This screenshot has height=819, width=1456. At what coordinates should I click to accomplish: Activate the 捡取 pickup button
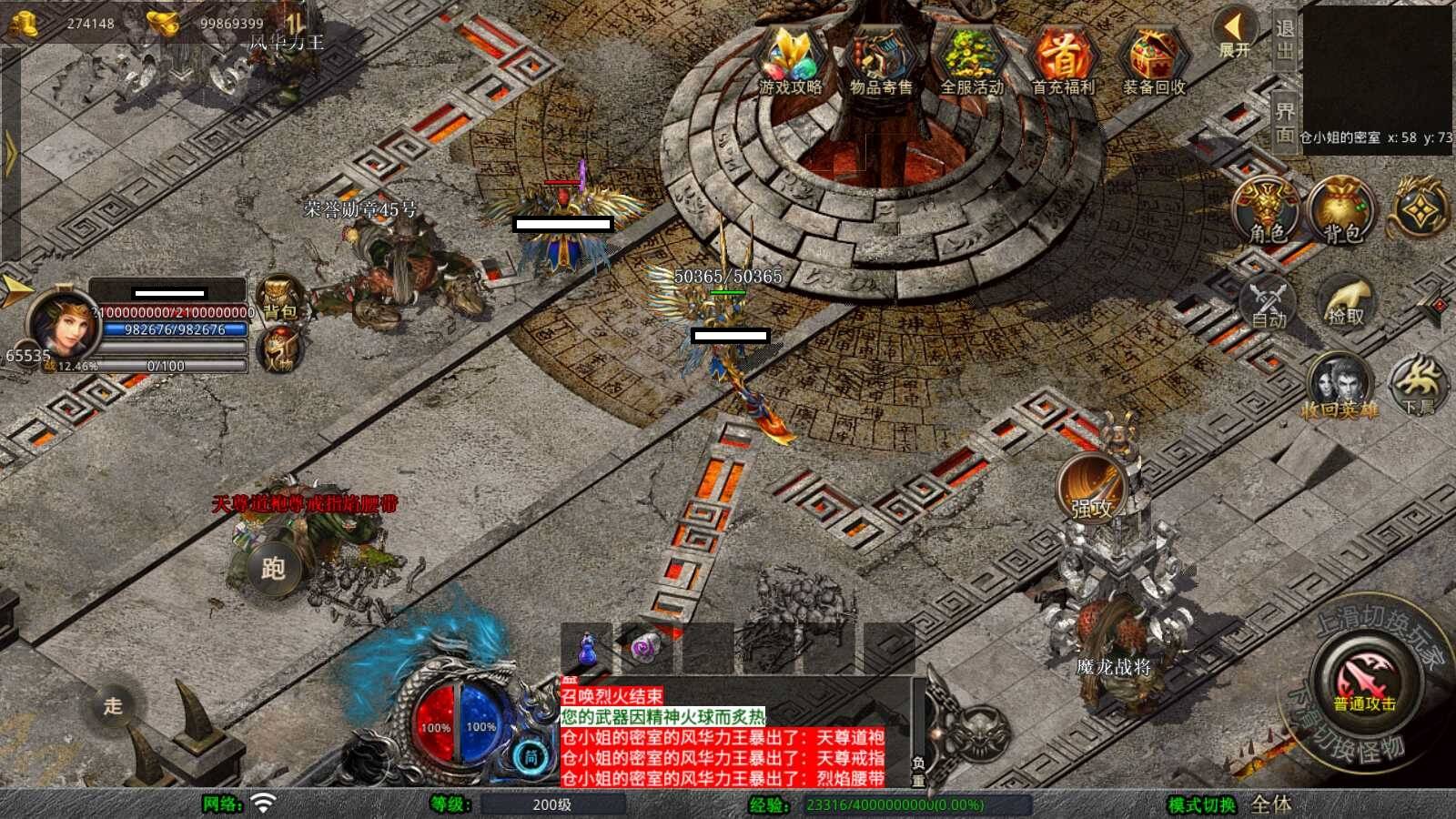click(1346, 302)
